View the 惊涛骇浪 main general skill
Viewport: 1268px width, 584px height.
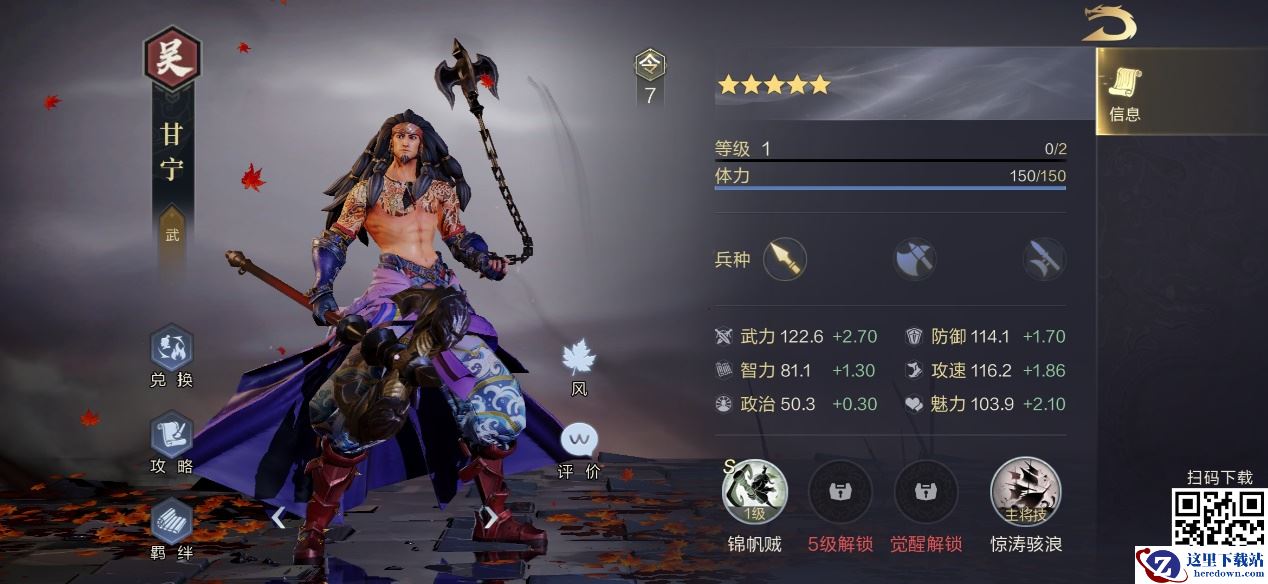[x=1025, y=492]
